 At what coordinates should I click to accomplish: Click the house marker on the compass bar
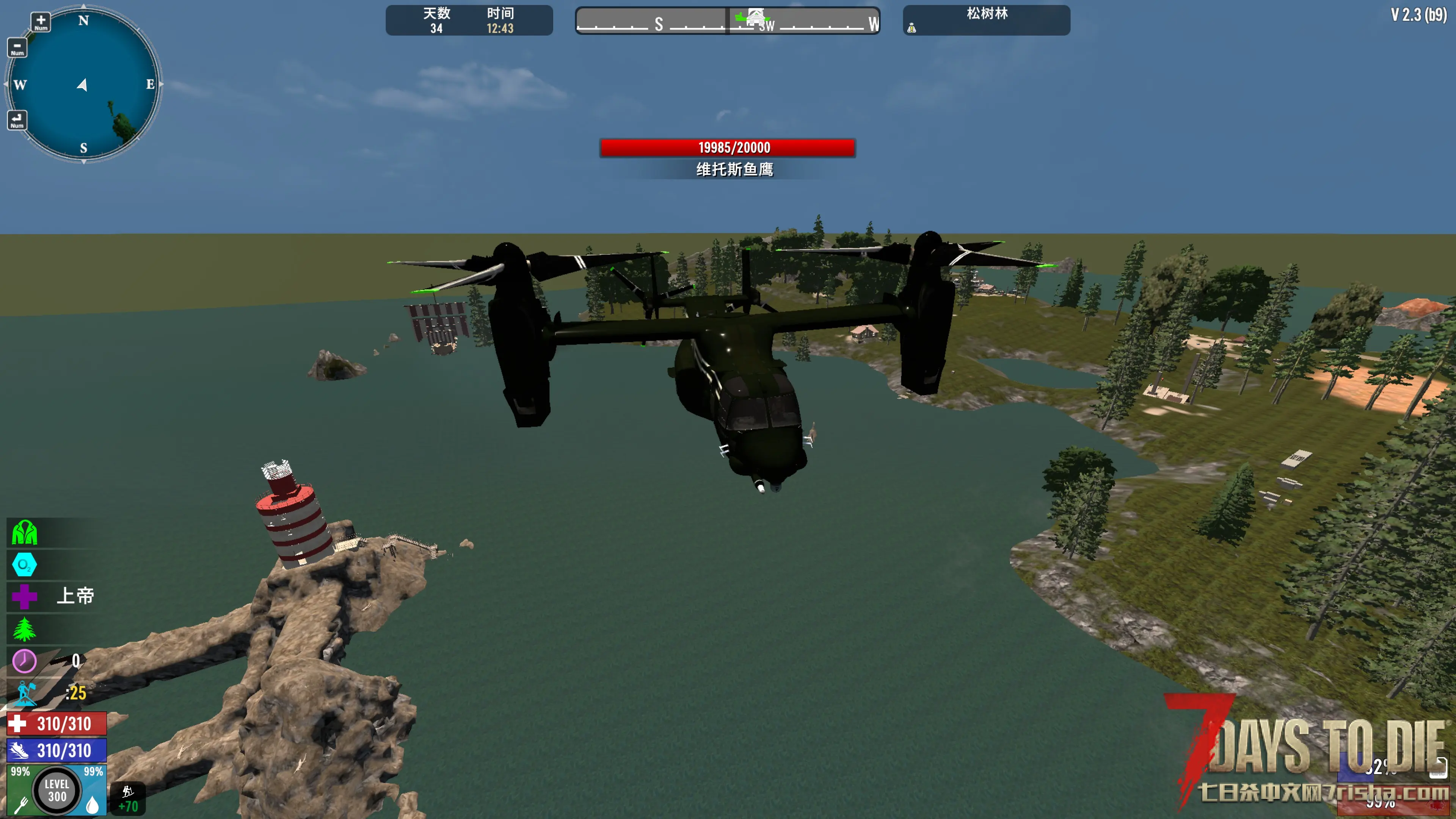(x=756, y=17)
